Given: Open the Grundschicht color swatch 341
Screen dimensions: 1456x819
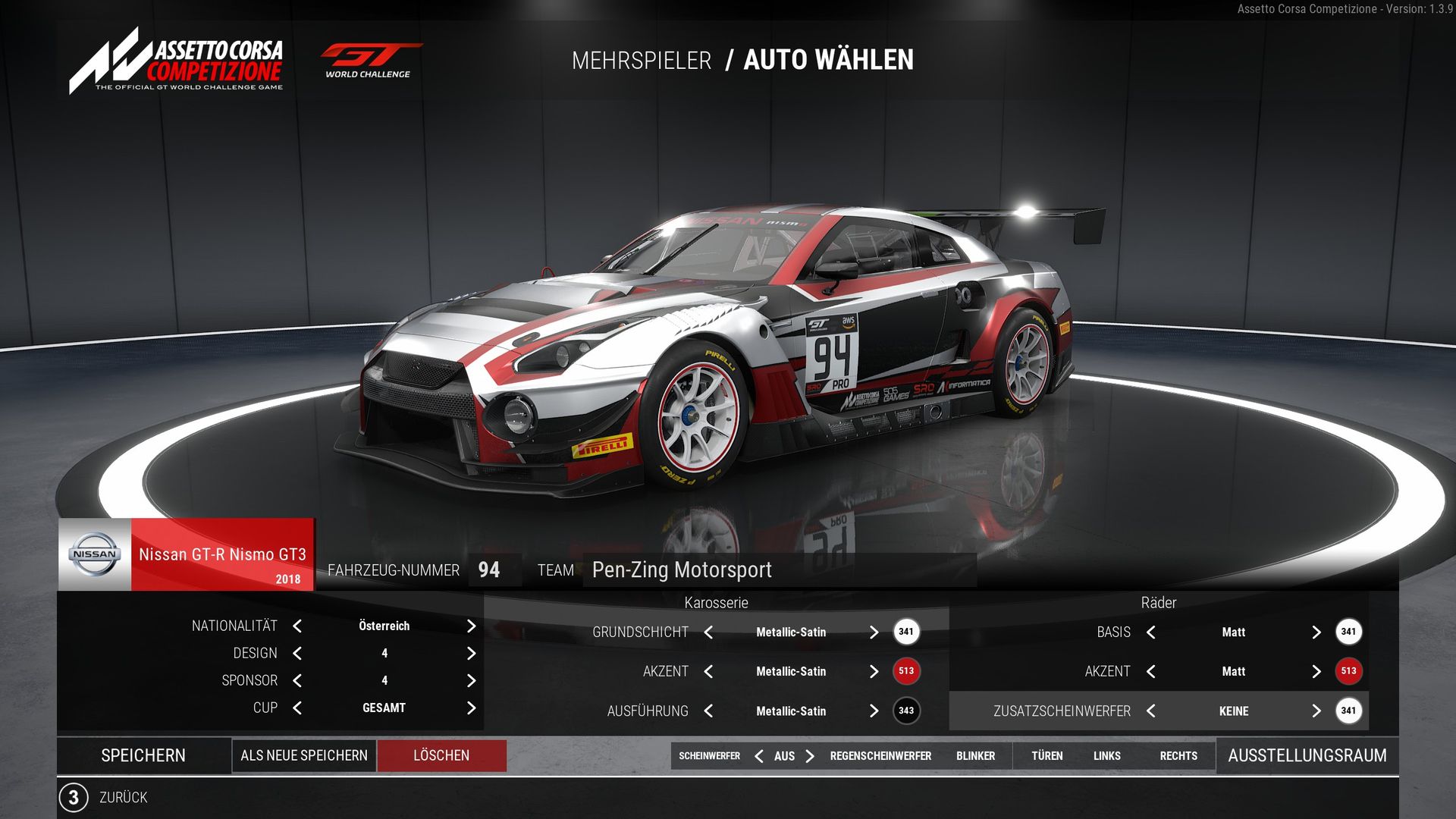Looking at the screenshot, I should 906,632.
